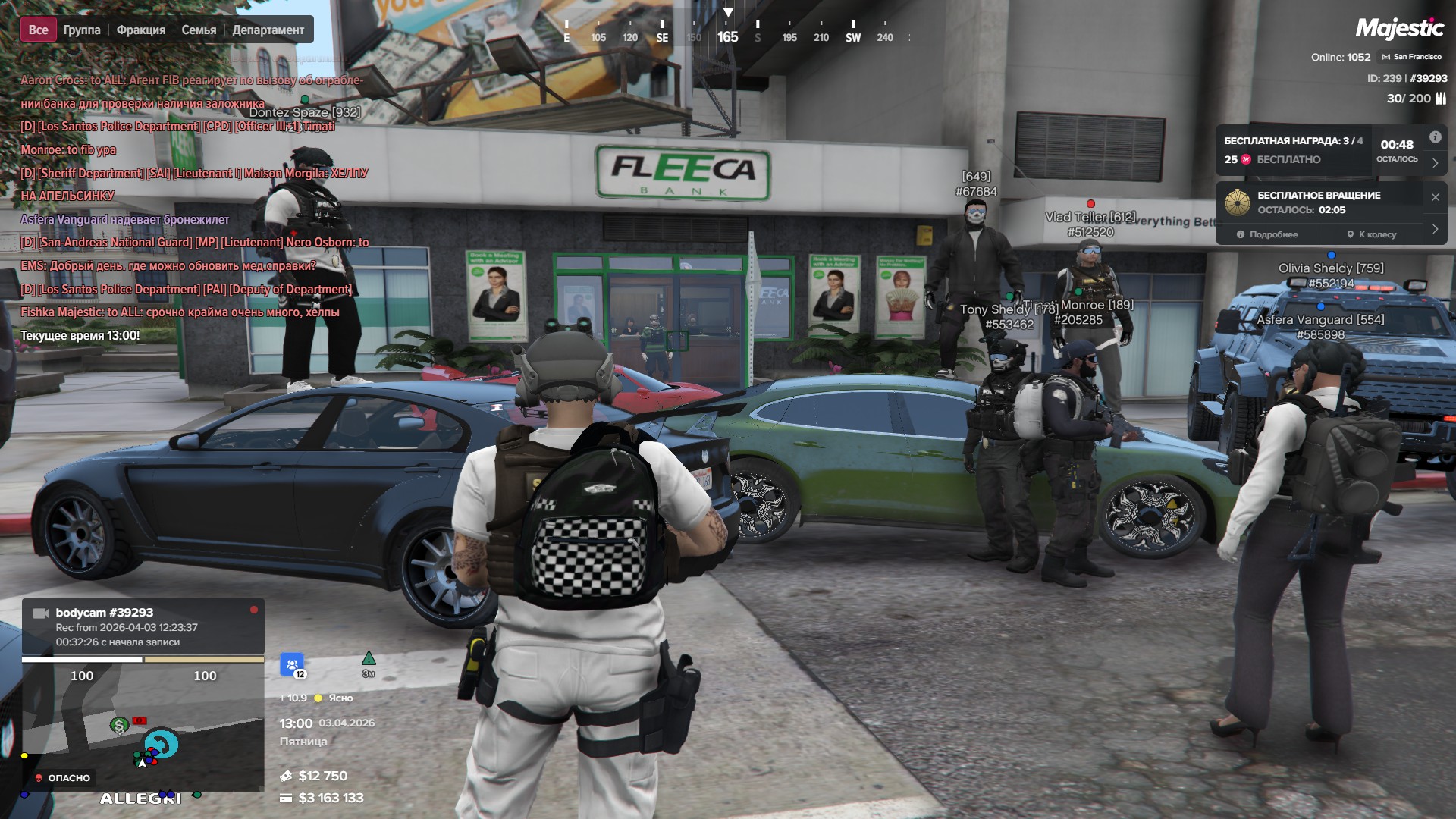Click the minimap
1456x819 pixels.
(143, 728)
